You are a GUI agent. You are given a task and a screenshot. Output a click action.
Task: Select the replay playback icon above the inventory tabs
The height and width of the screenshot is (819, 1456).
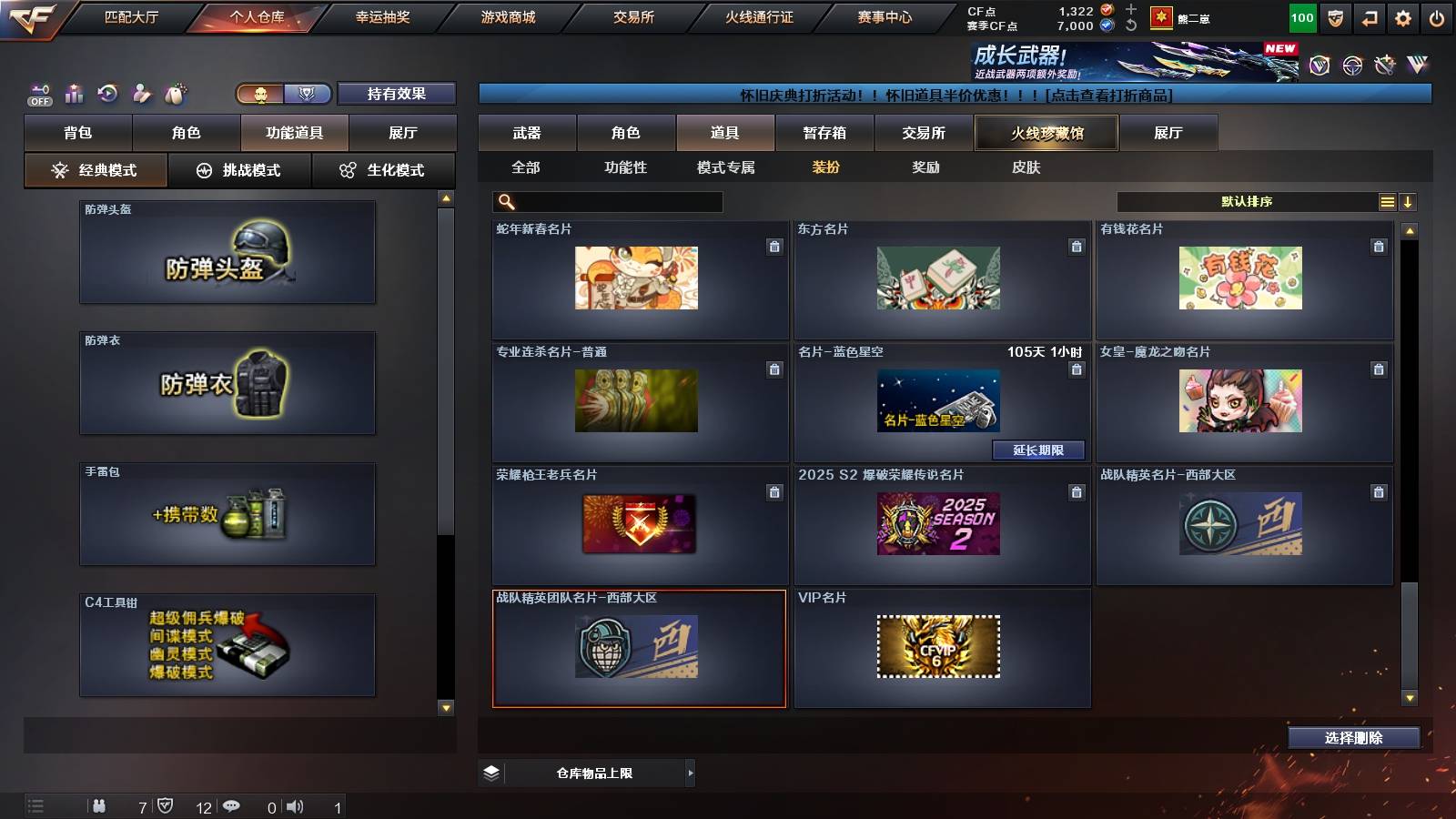click(x=108, y=94)
